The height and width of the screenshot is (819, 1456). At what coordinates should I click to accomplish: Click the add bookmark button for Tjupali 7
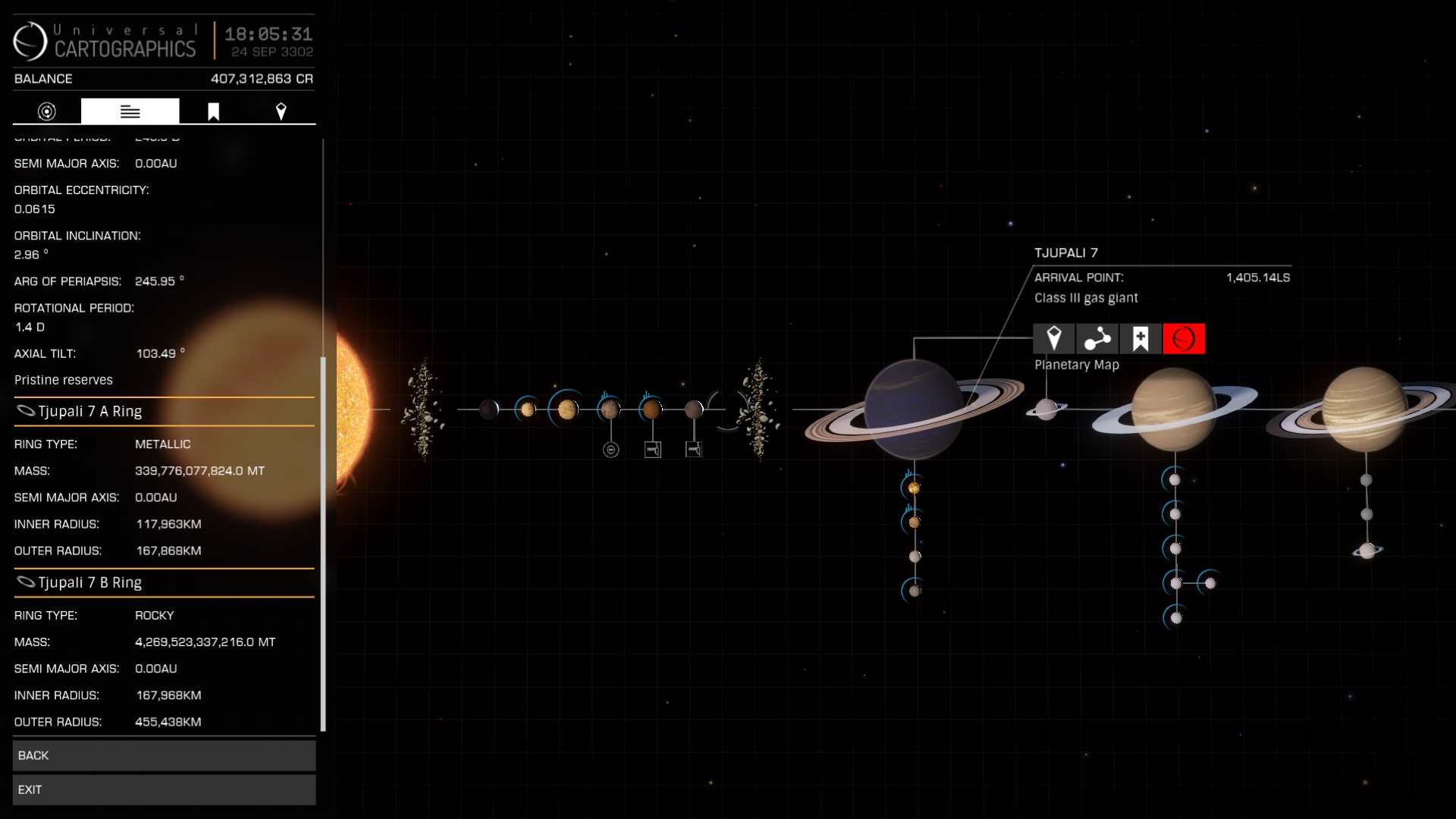coord(1140,339)
